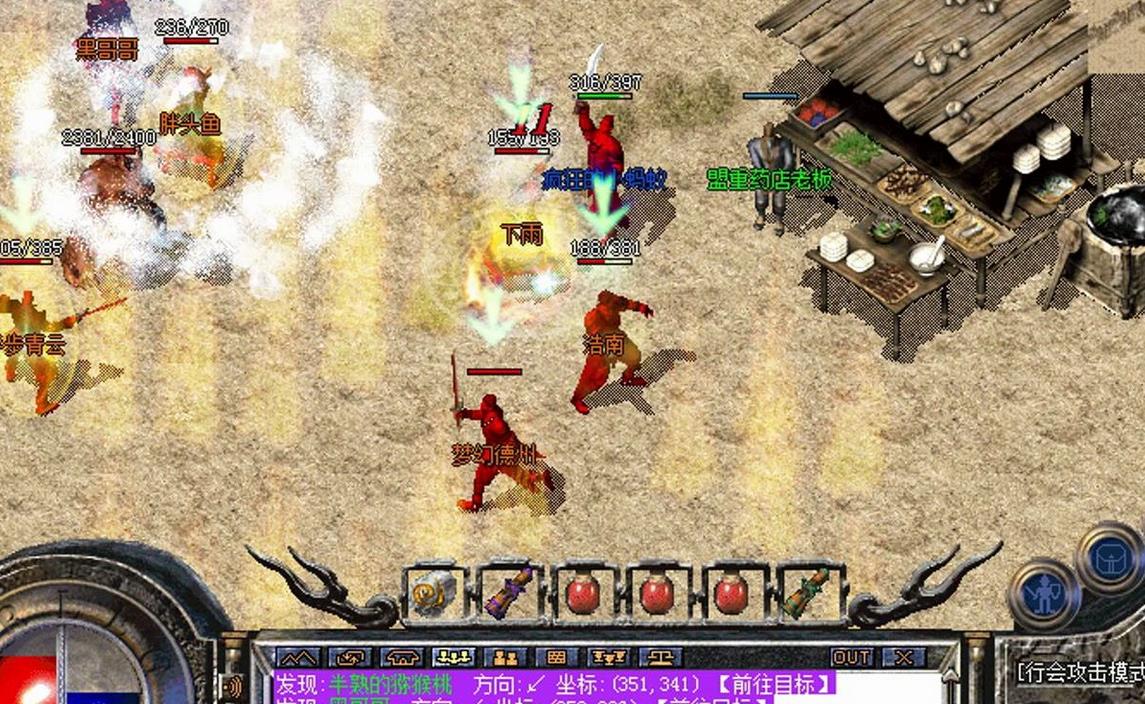Toggle the highlighted group members button
This screenshot has width=1145, height=704.
(453, 657)
